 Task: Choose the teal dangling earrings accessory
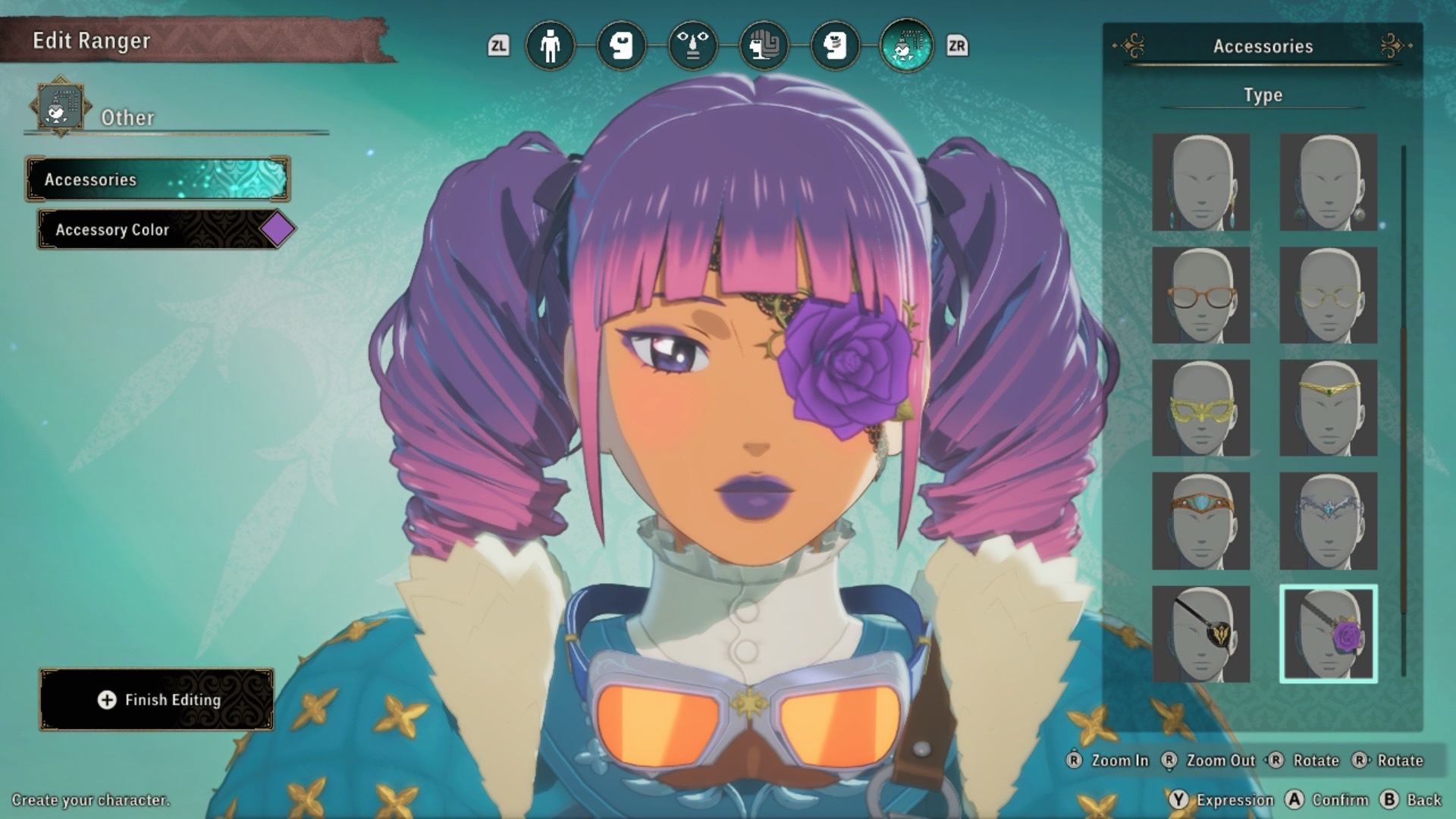(1200, 183)
